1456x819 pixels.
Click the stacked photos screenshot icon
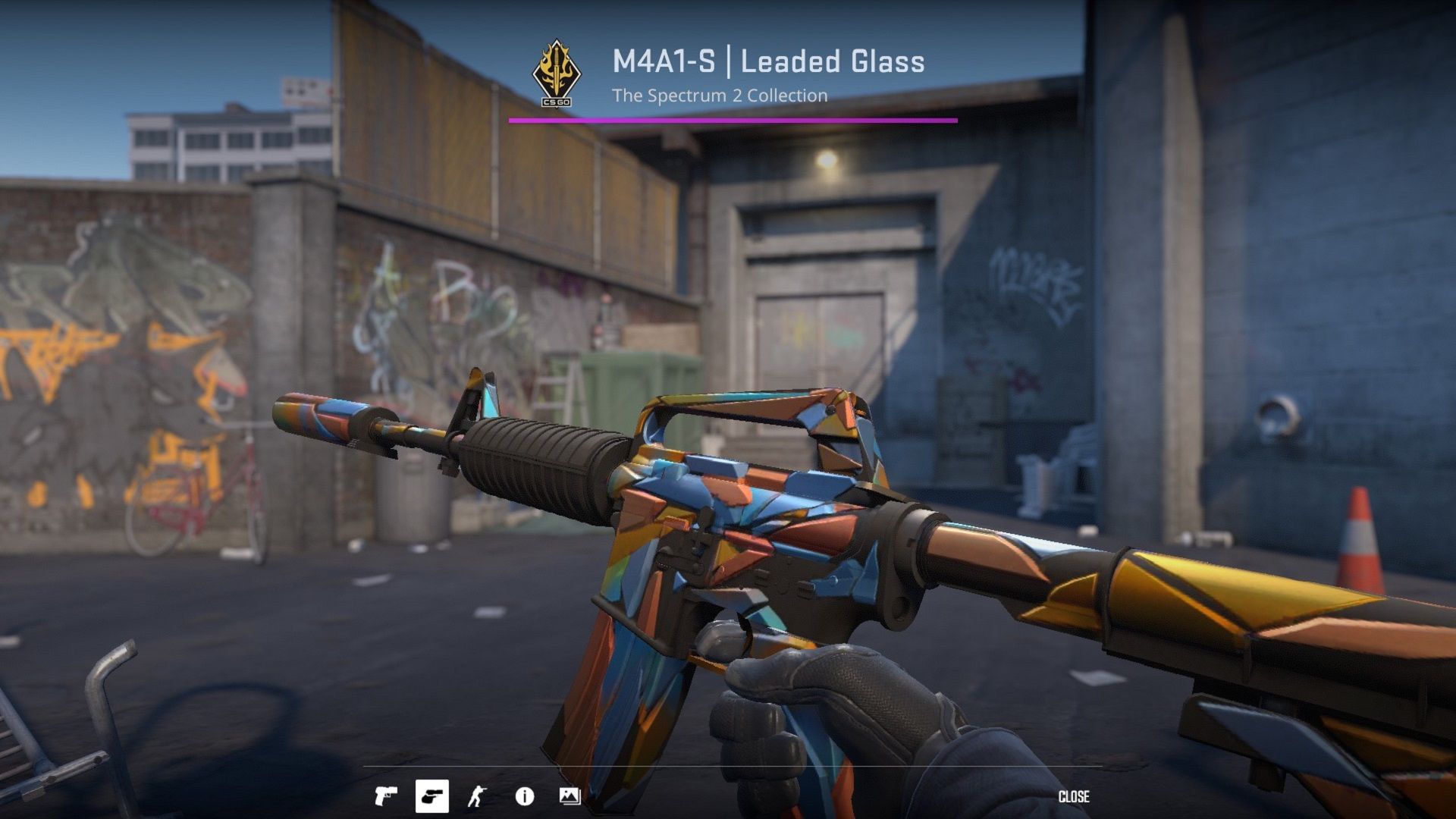pos(570,796)
